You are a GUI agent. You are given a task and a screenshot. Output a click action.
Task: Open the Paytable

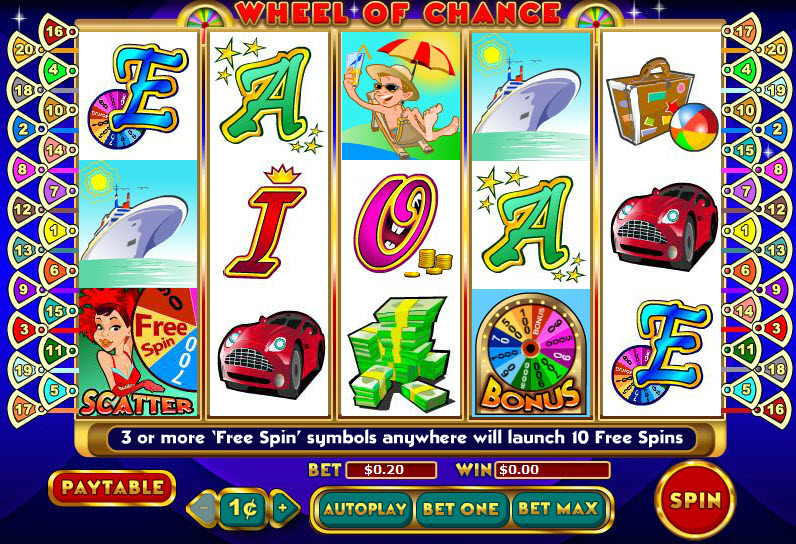(111, 488)
